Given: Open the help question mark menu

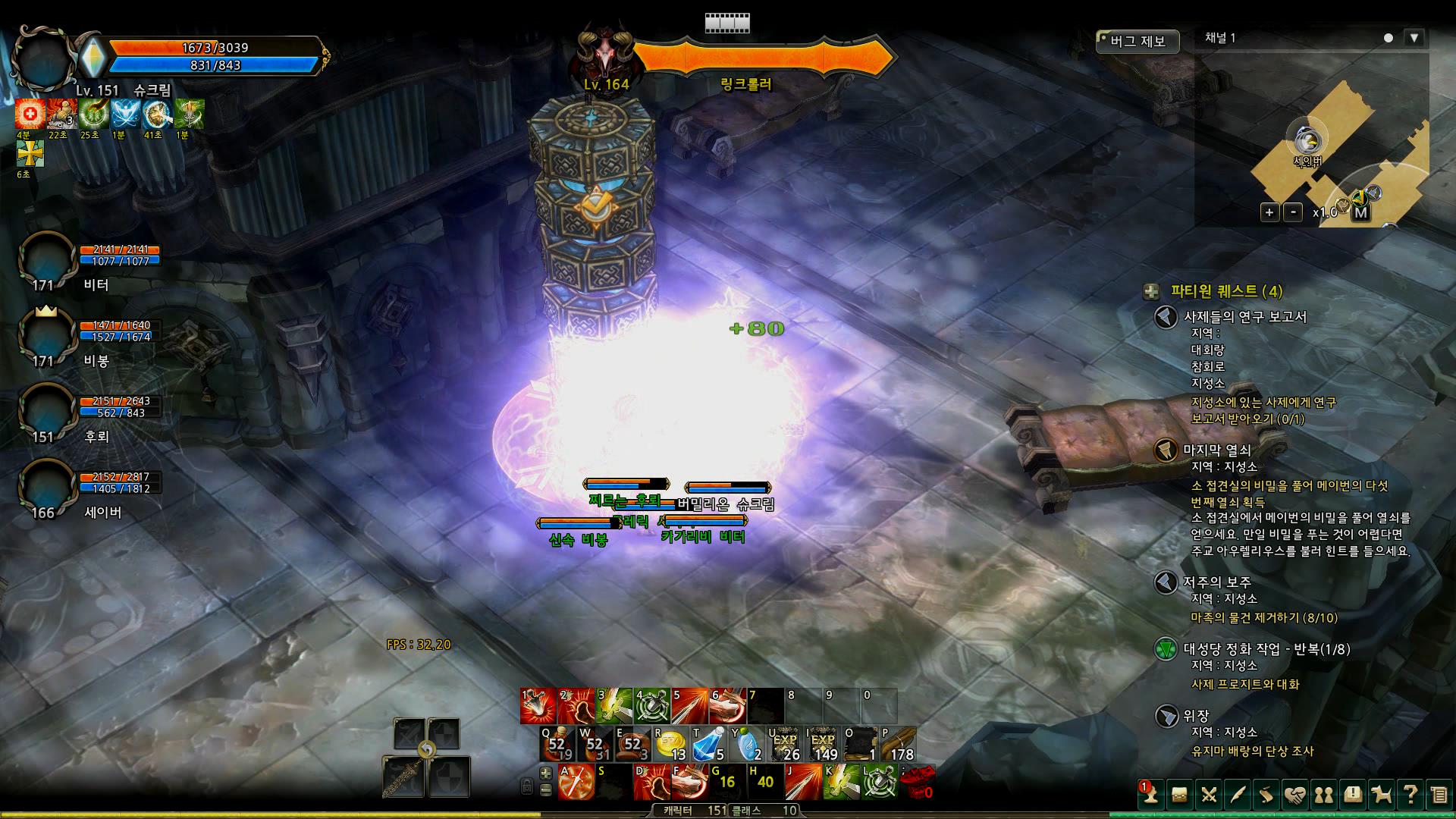Looking at the screenshot, I should pyautogui.click(x=1410, y=795).
